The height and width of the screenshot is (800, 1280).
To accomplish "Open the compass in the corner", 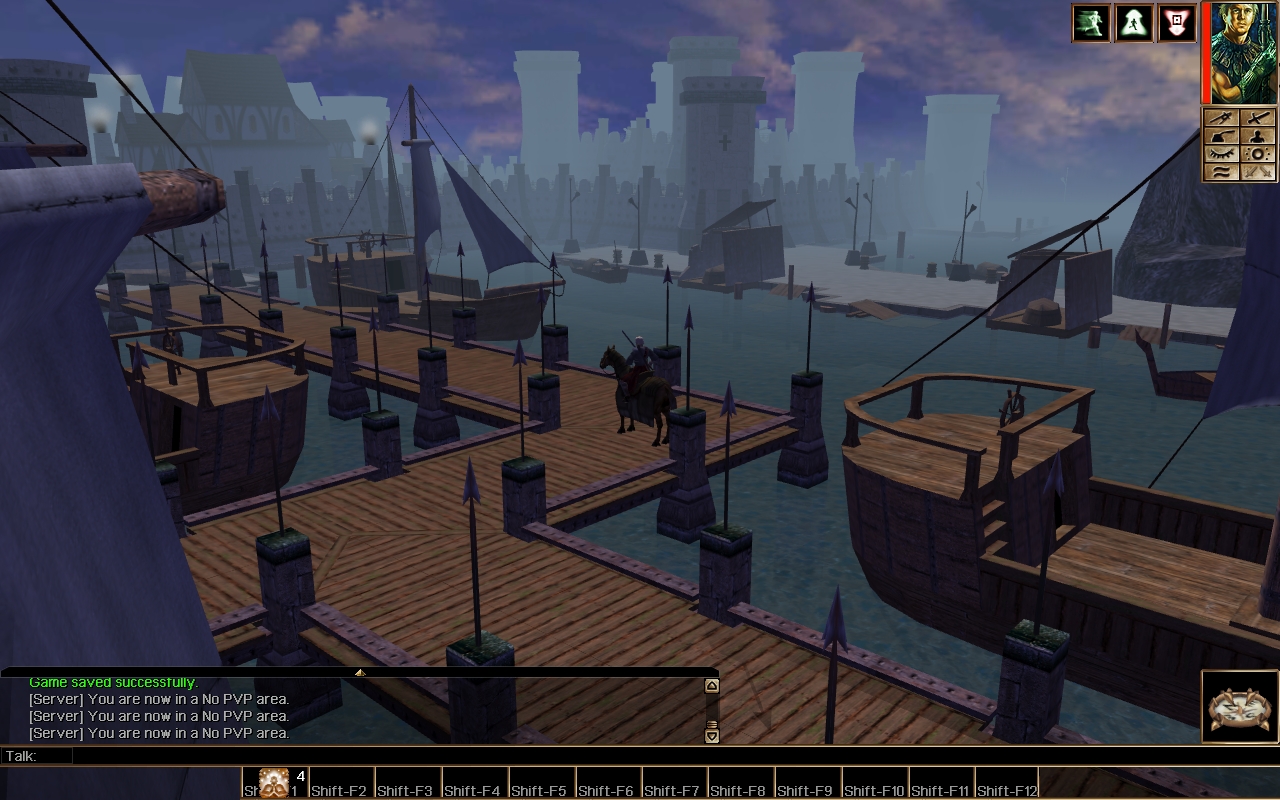I will pyautogui.click(x=1240, y=708).
